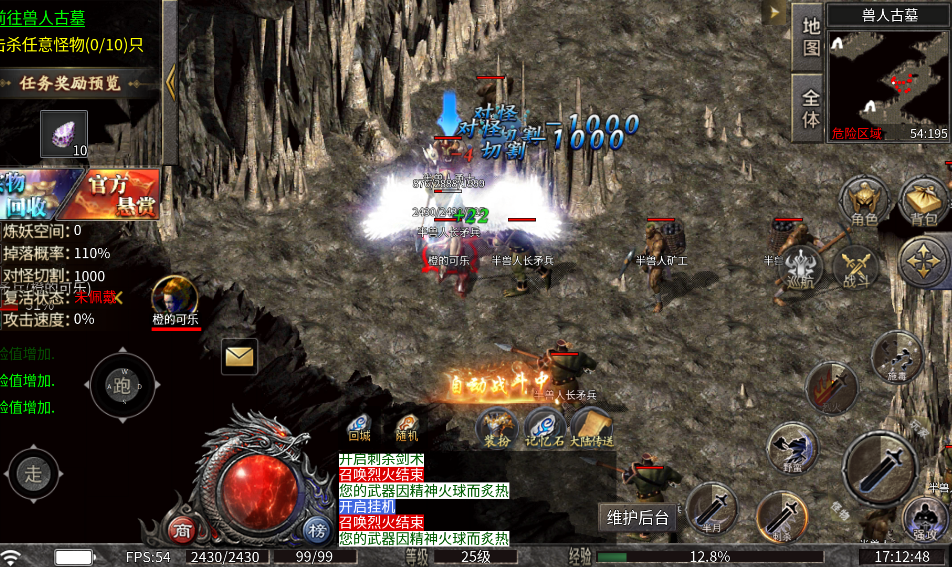Open the 商 shop button
Image resolution: width=952 pixels, height=567 pixels.
181,529
